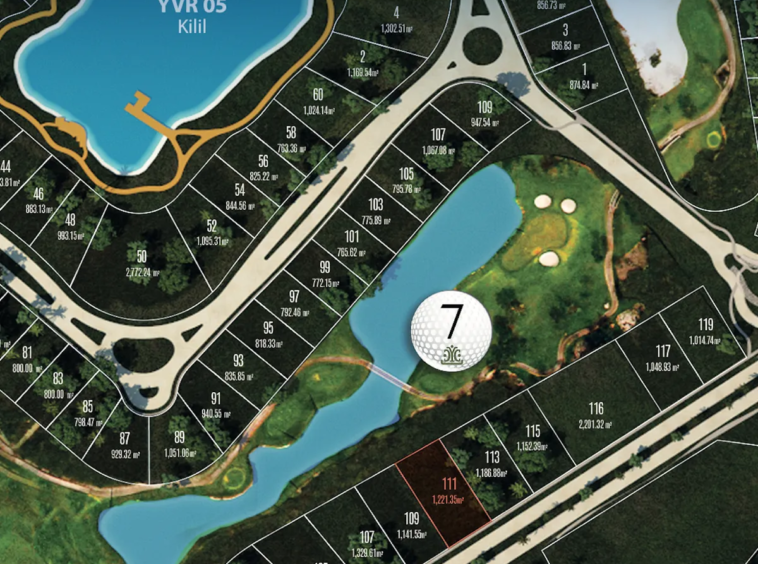The width and height of the screenshot is (758, 564).
Task: Pick lot 119 with 1,014.74 m²
Action: click(x=705, y=331)
